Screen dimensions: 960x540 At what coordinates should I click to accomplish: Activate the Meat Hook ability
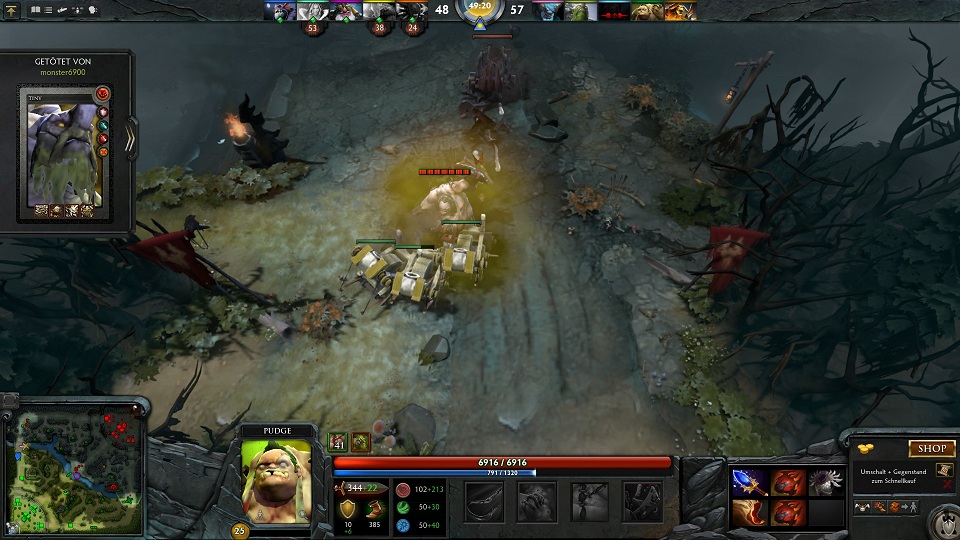pos(484,501)
